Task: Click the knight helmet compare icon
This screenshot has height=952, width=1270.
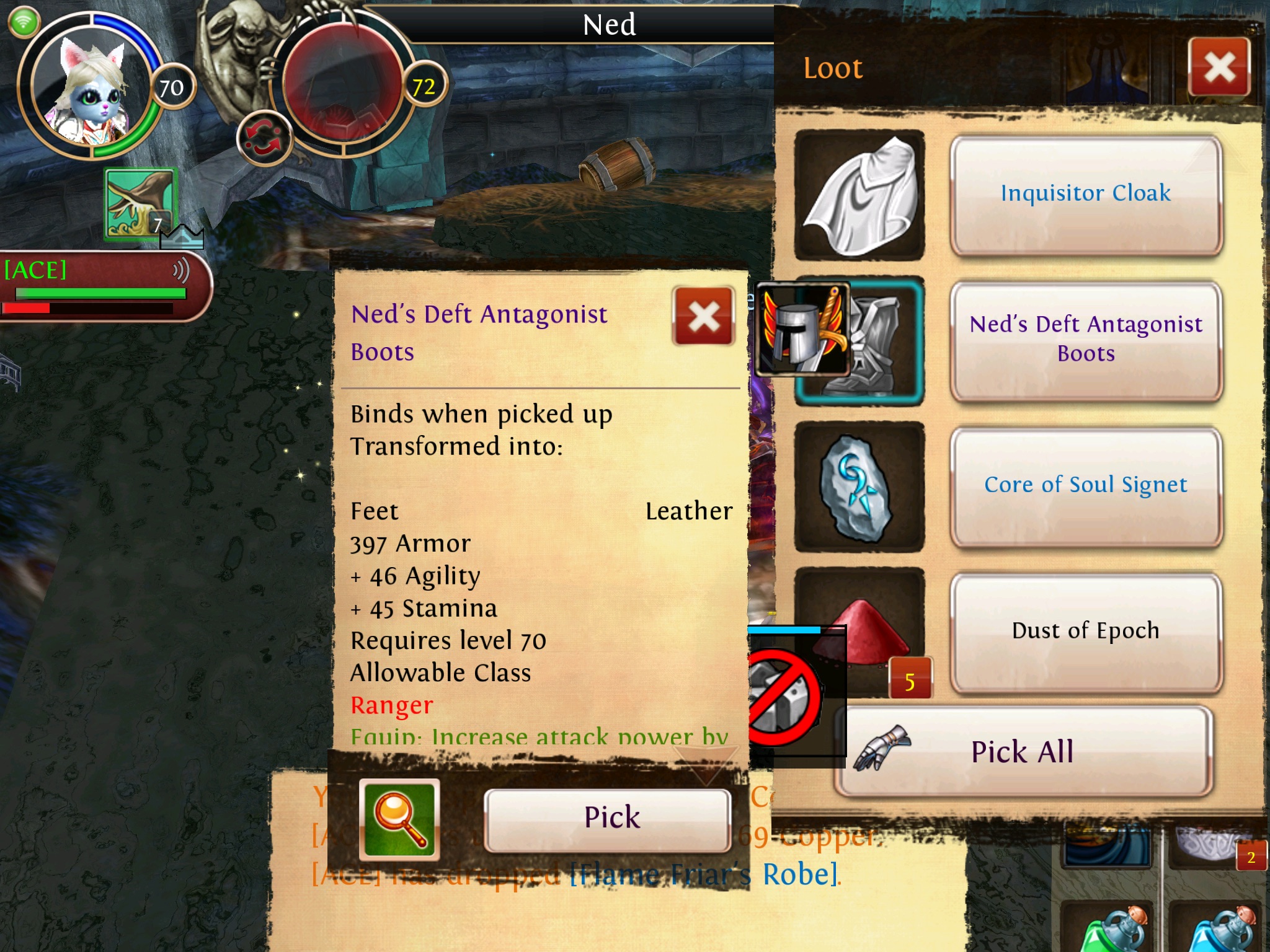Action: (802, 330)
